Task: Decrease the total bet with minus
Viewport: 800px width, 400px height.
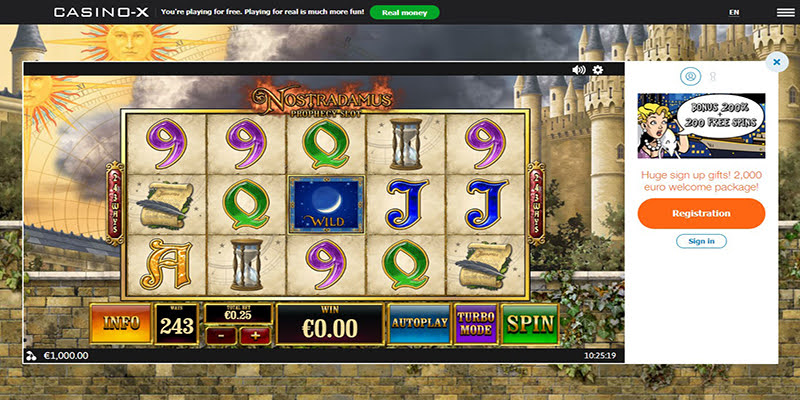Action: (222, 337)
